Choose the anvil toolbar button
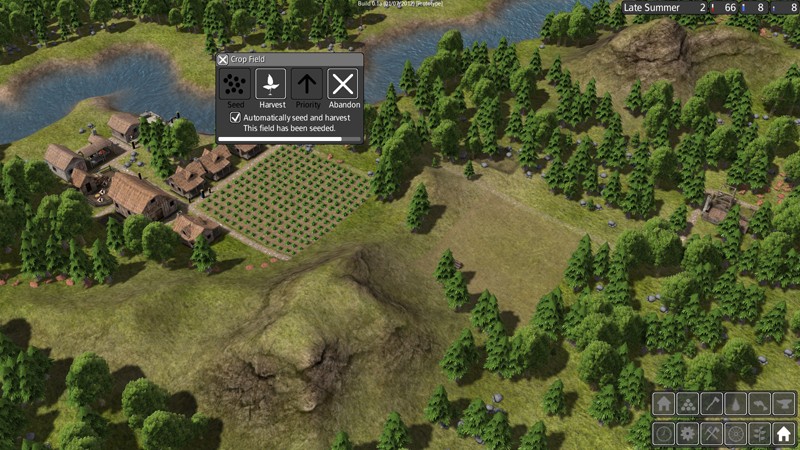 point(784,404)
